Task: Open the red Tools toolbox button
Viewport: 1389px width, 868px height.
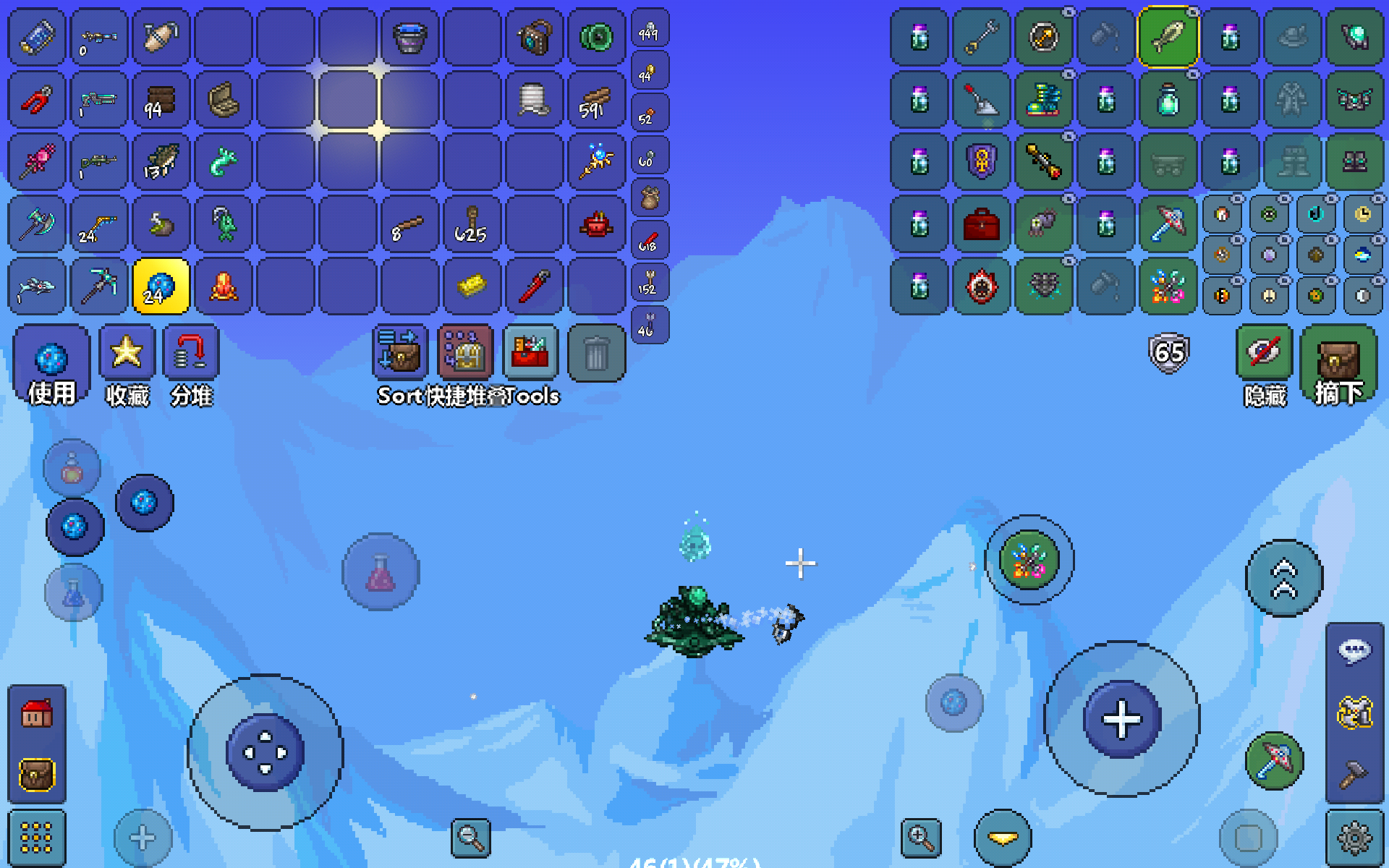Action: [530, 354]
